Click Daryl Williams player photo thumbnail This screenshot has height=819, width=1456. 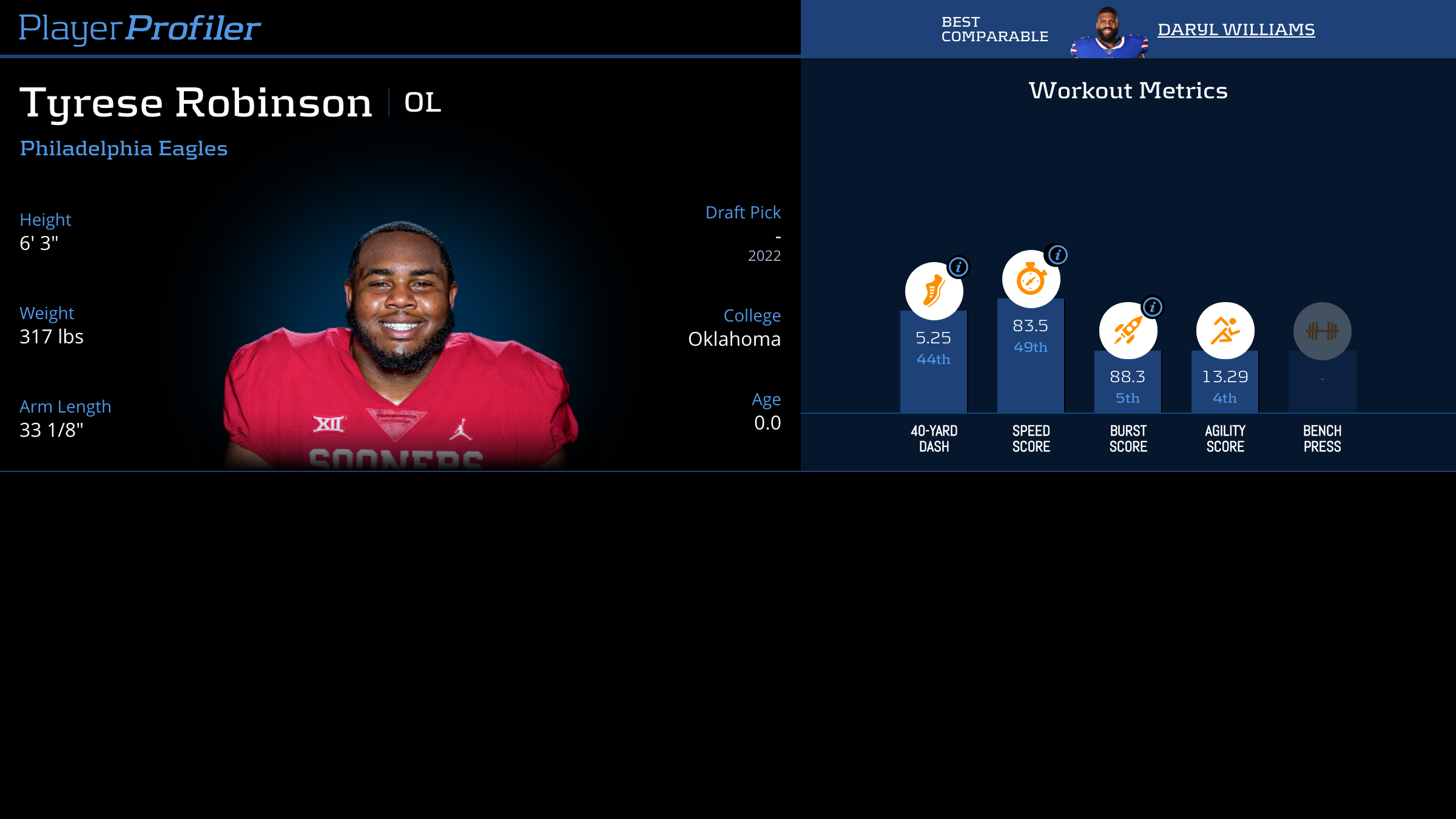[x=1109, y=33]
